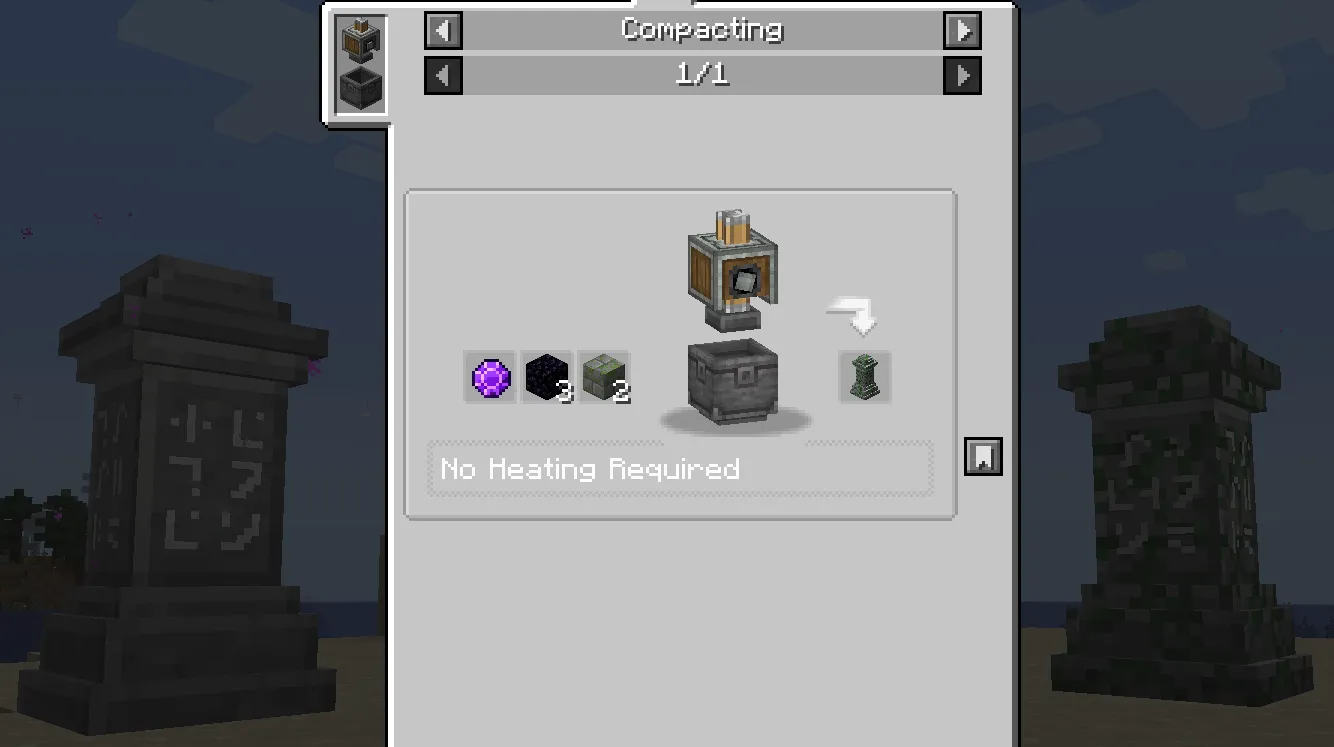The image size is (1334, 747).
Task: Open the previous recipe category
Action: 443,30
